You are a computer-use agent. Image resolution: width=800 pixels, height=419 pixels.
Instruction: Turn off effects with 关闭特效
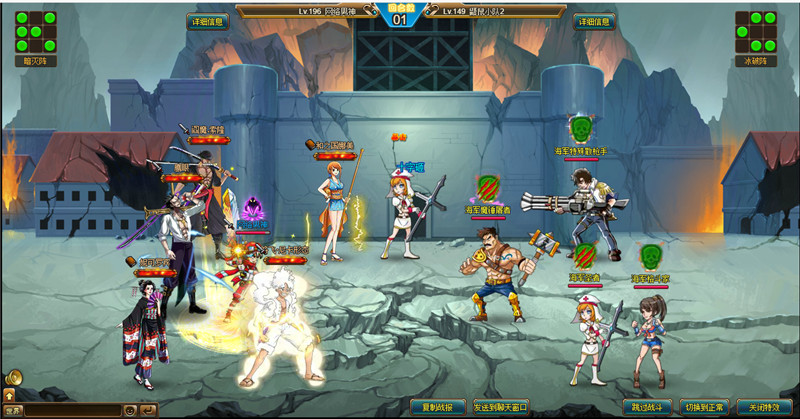click(763, 408)
